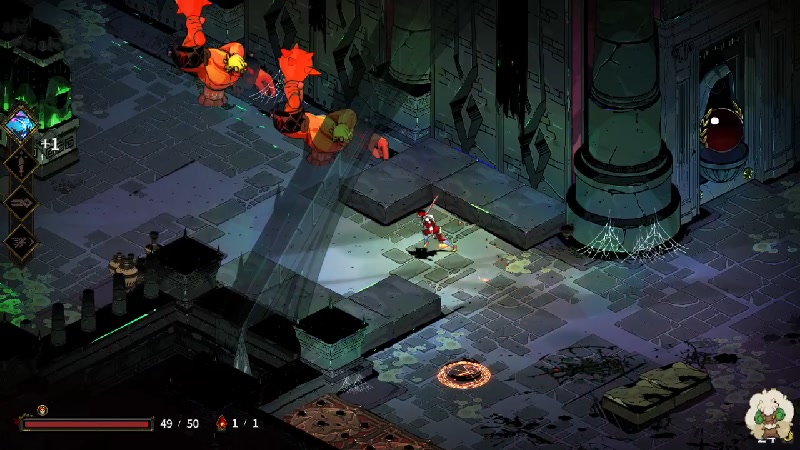Click the sword attack boon slot

19,163
